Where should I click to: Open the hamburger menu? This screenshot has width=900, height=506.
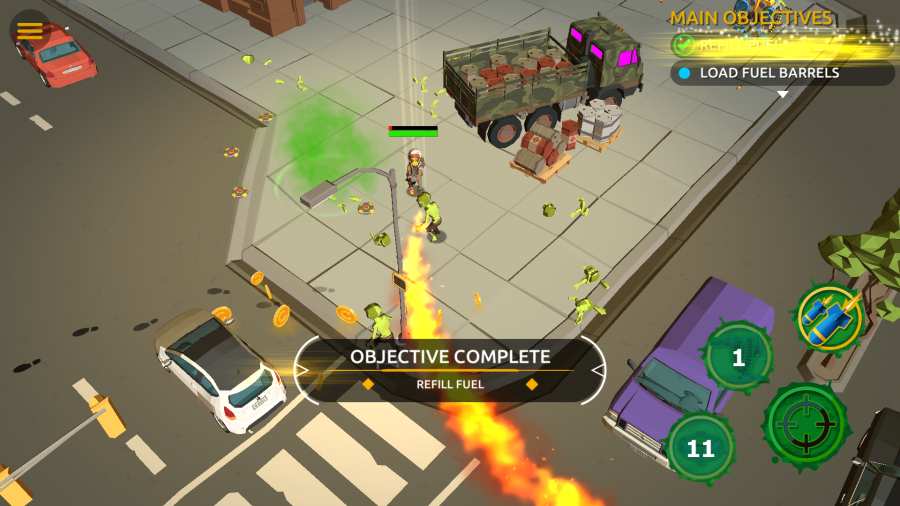tap(30, 31)
